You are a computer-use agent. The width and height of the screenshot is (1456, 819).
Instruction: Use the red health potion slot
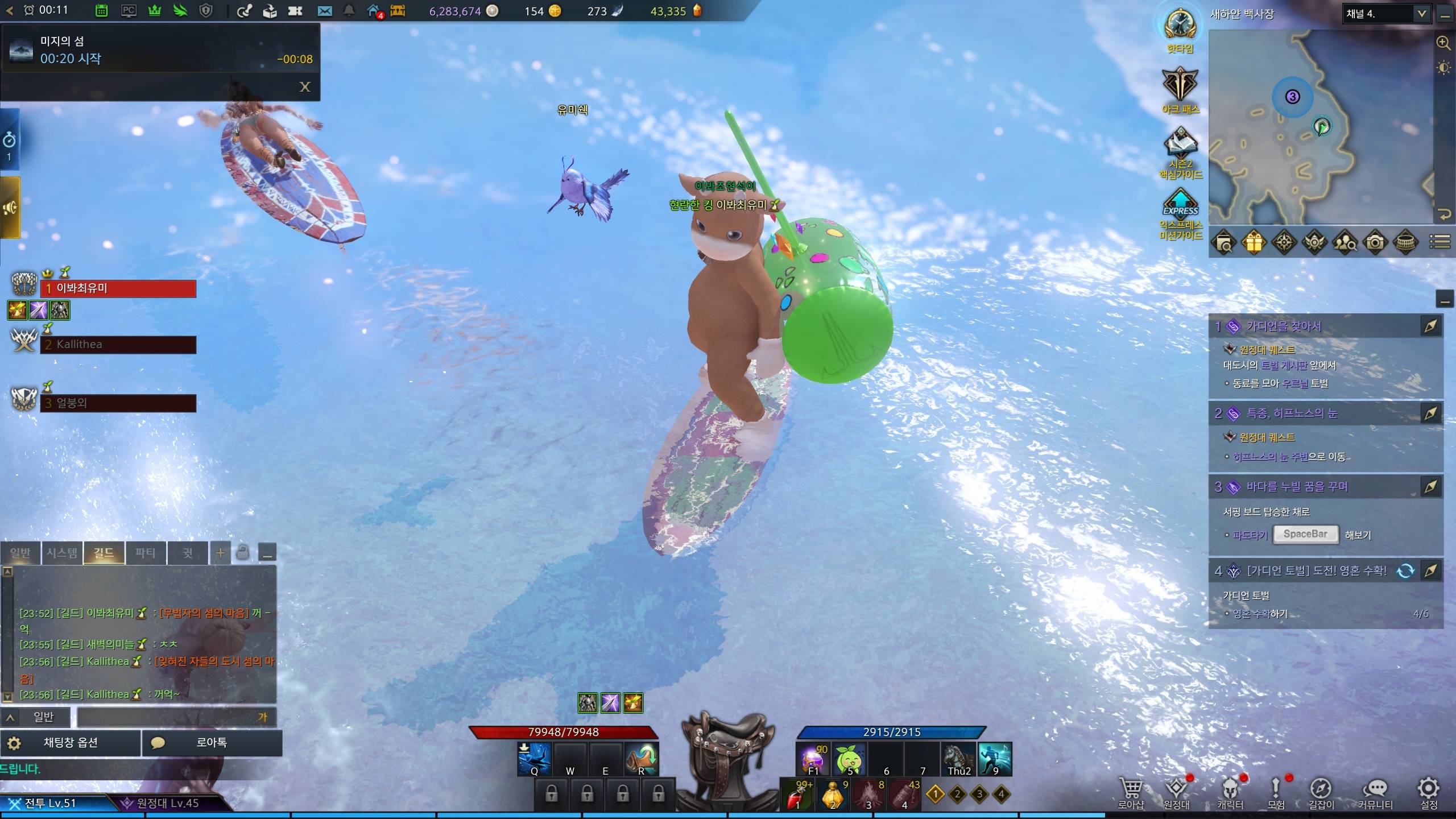797,794
